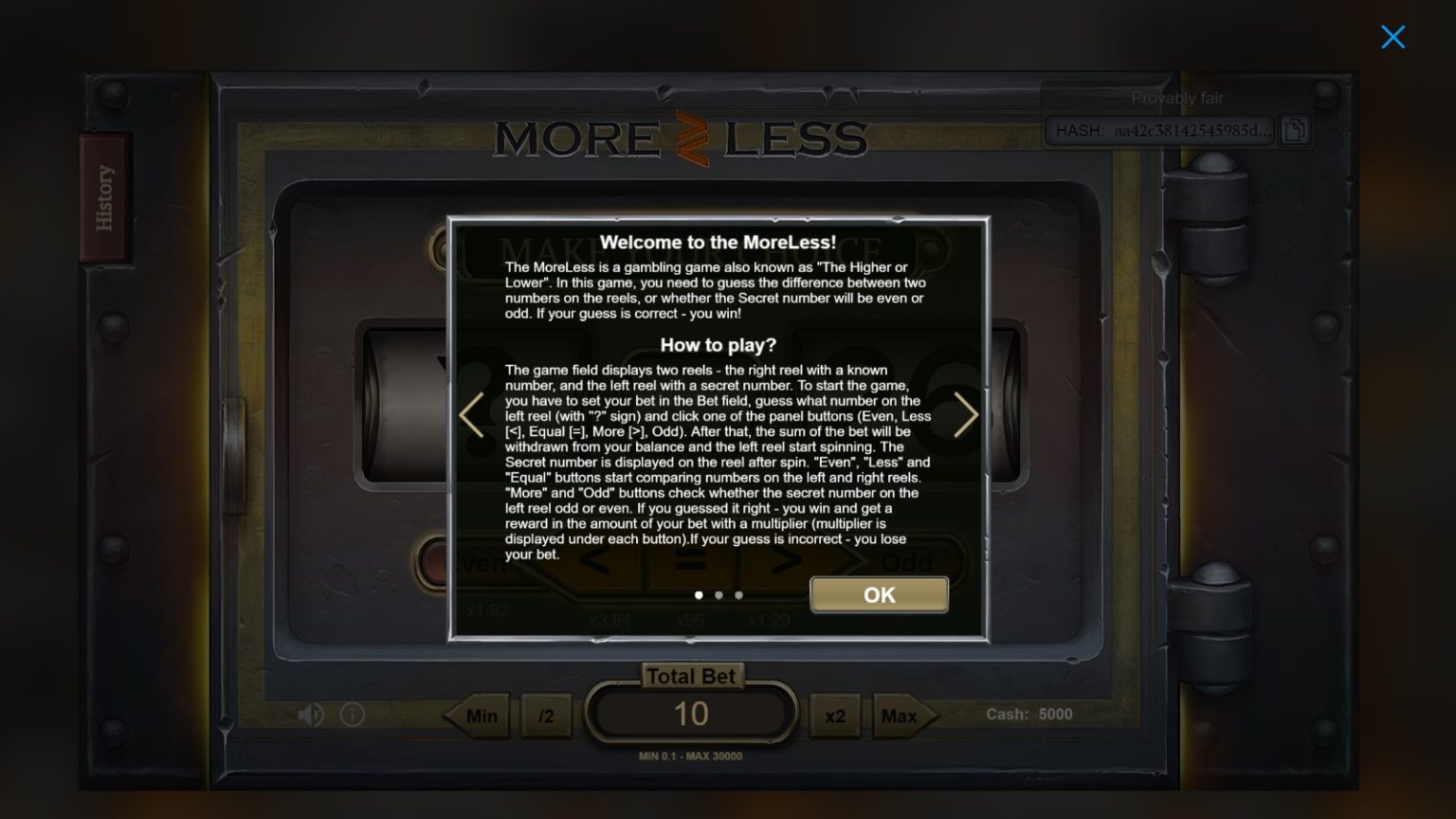
Task: Click the Total Bet amount field
Action: [x=692, y=714]
